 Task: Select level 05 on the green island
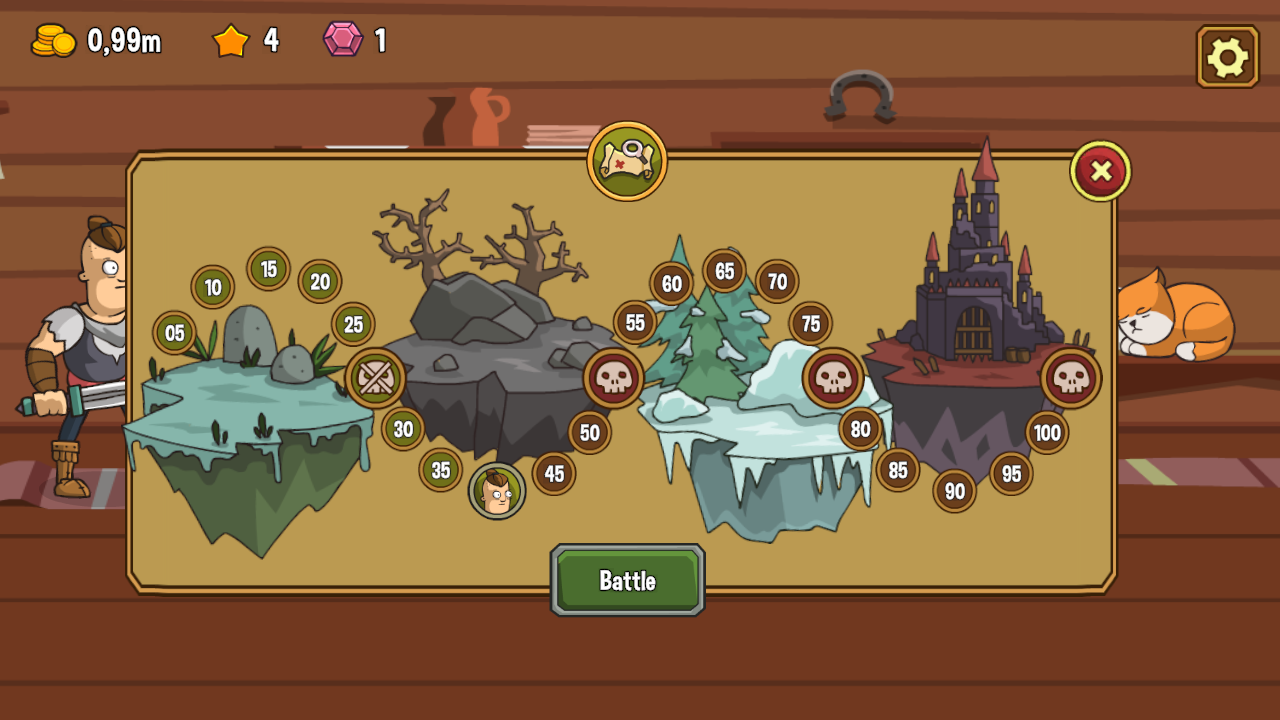pyautogui.click(x=175, y=331)
